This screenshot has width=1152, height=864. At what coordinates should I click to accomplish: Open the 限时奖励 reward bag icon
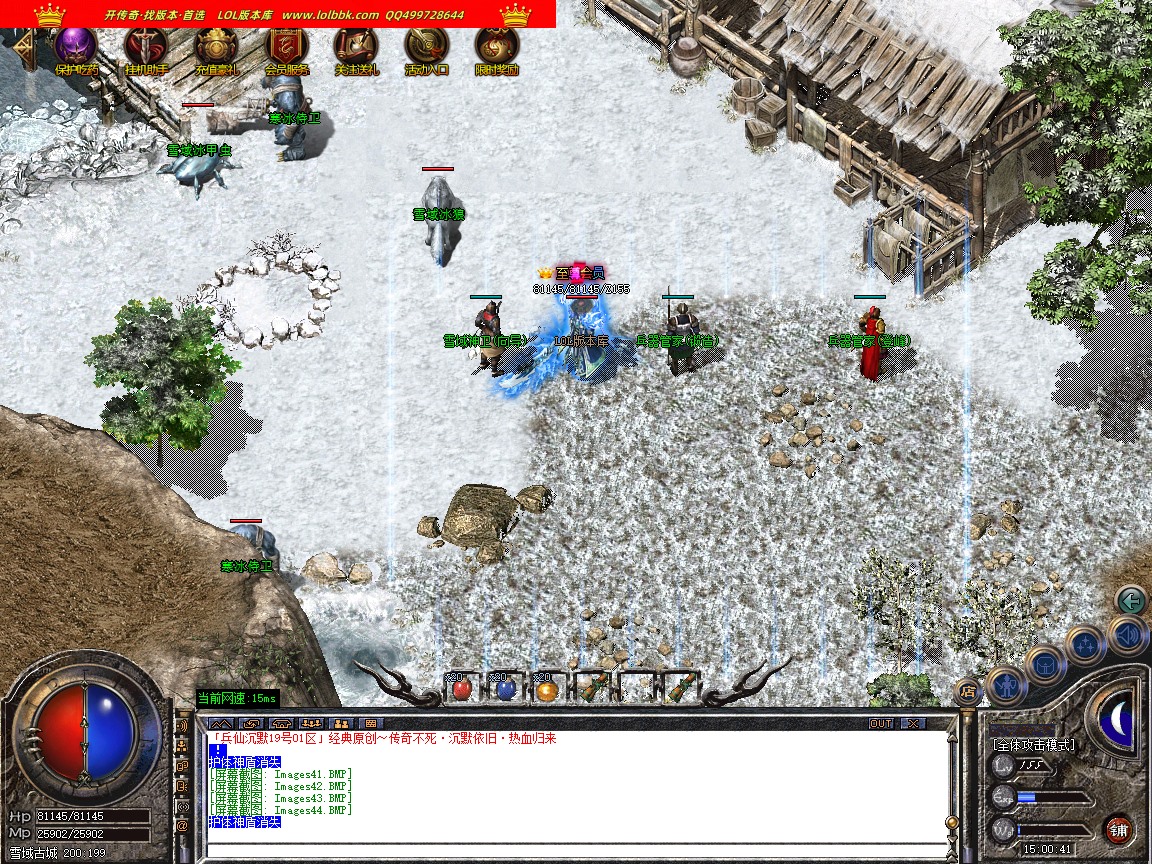pos(496,47)
